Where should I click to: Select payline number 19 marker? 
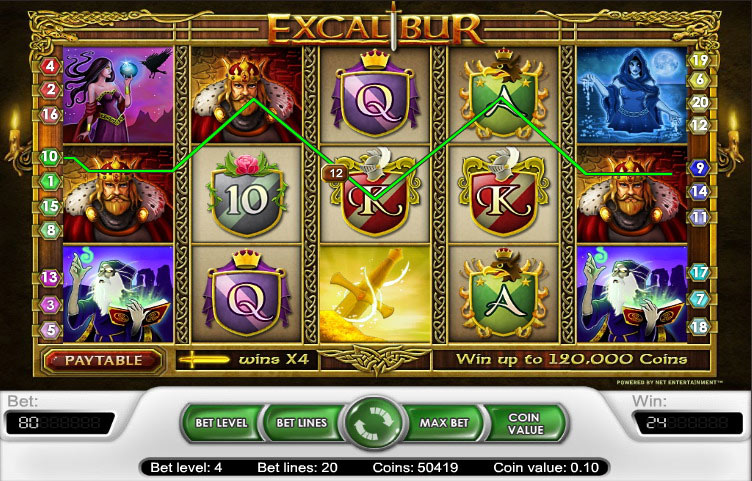tap(700, 60)
